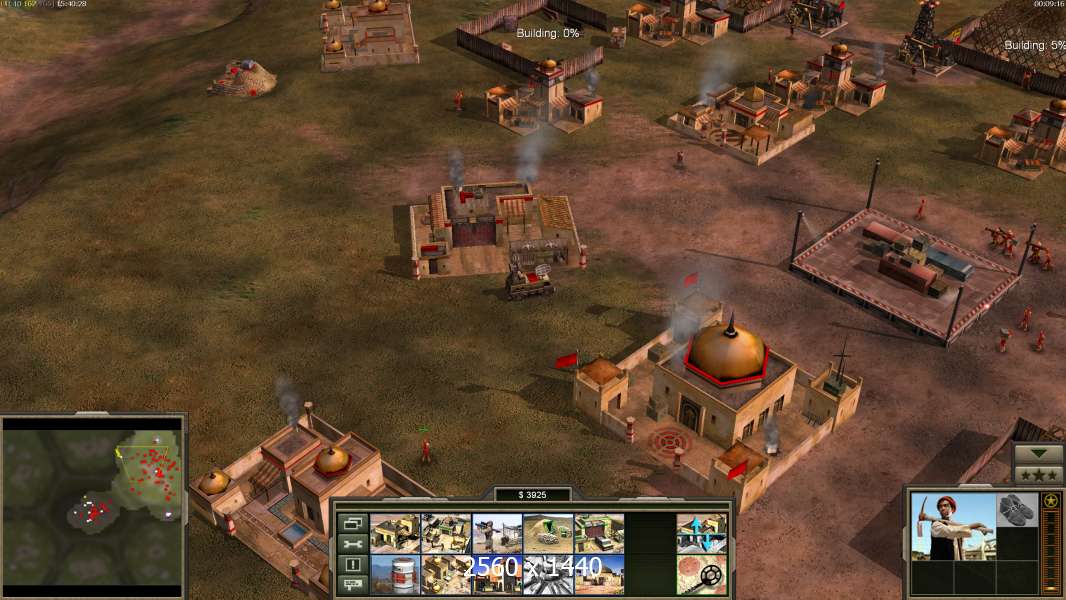This screenshot has height=600, width=1066.
Task: Collapse the control bar with the down arrow
Action: click(x=1038, y=454)
